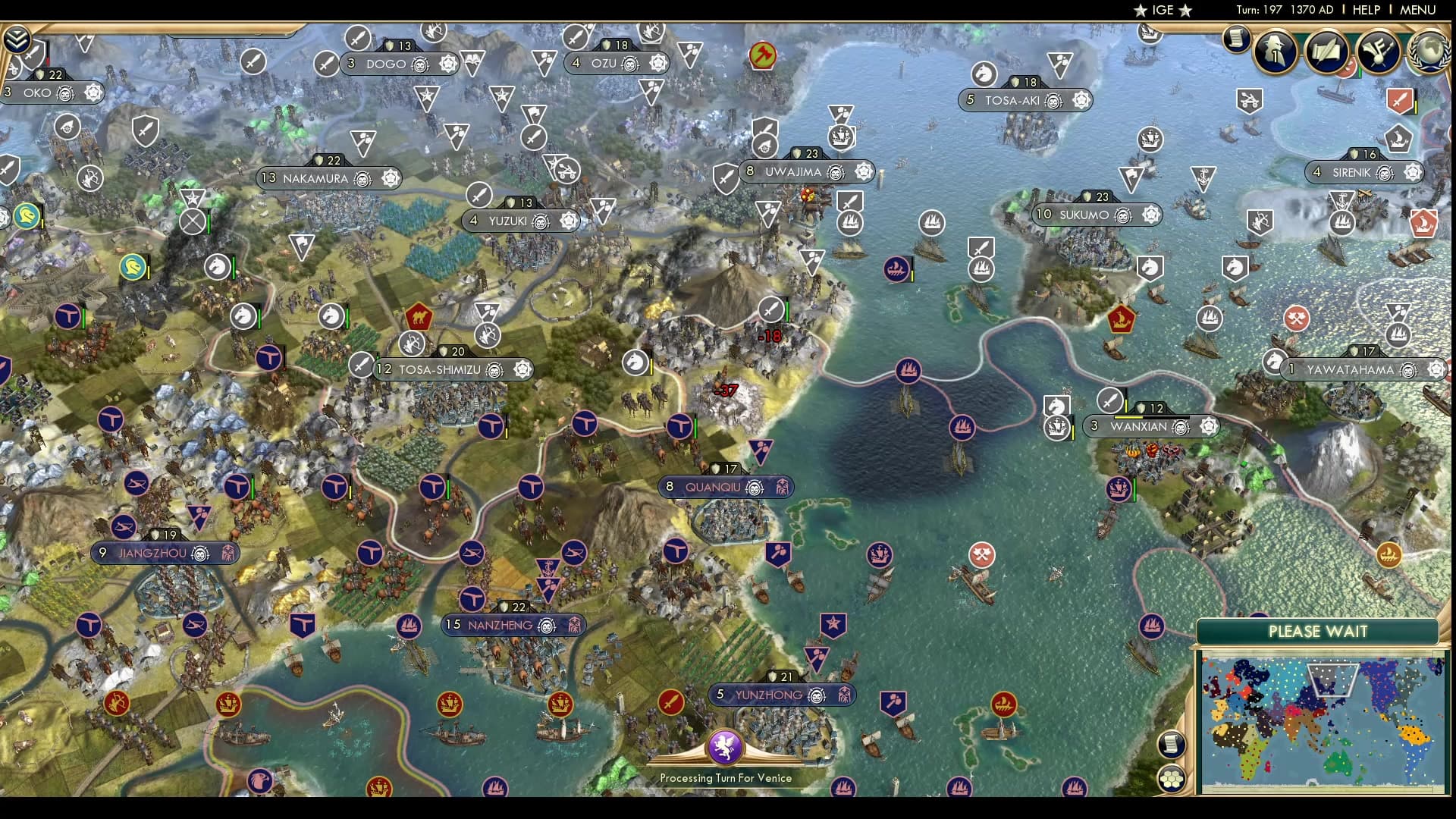The width and height of the screenshot is (1456, 819).
Task: Click the Venice pegasus crest below Please Wait
Action: click(726, 748)
